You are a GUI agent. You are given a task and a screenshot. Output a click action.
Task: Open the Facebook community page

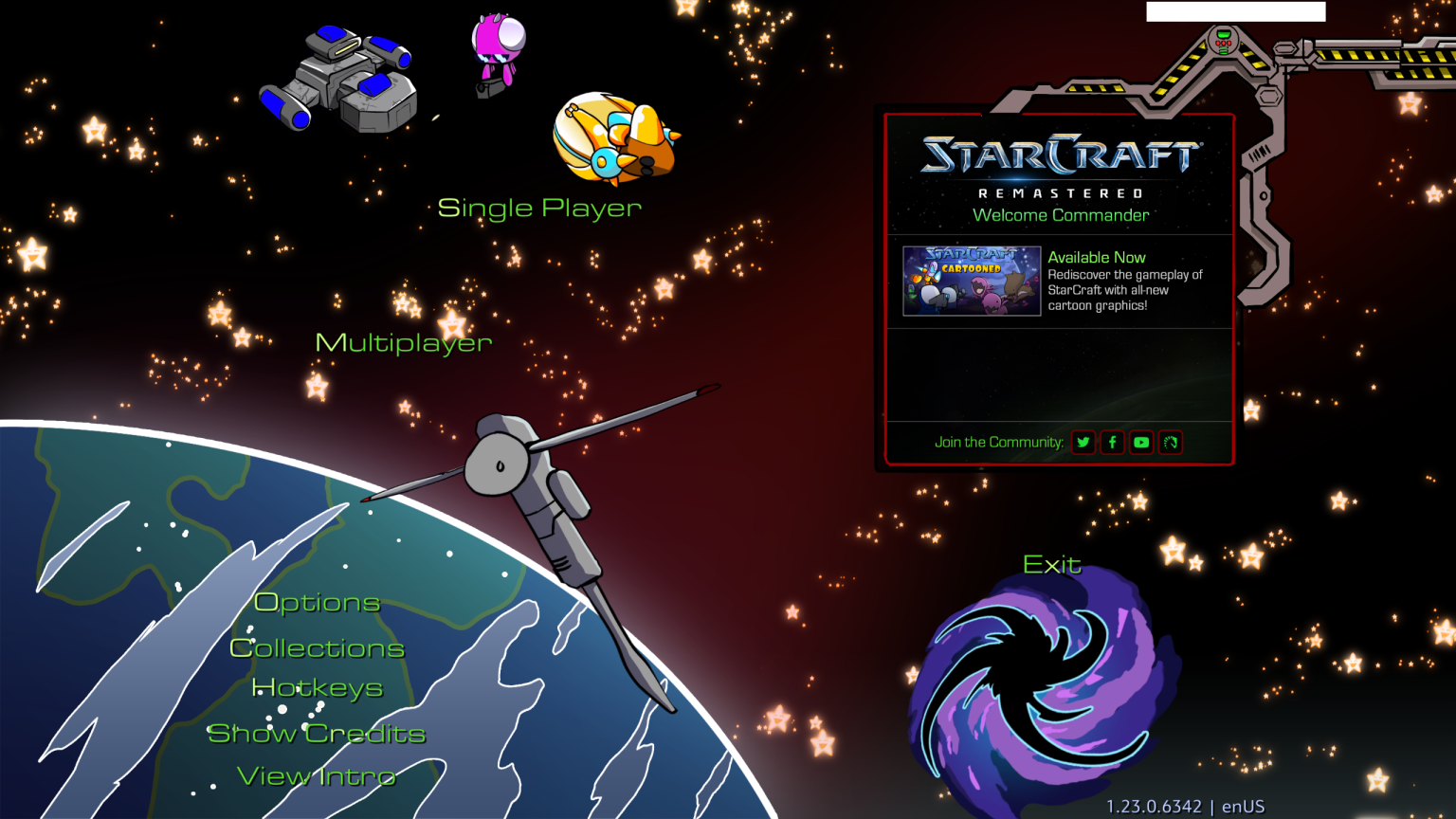[x=1112, y=442]
